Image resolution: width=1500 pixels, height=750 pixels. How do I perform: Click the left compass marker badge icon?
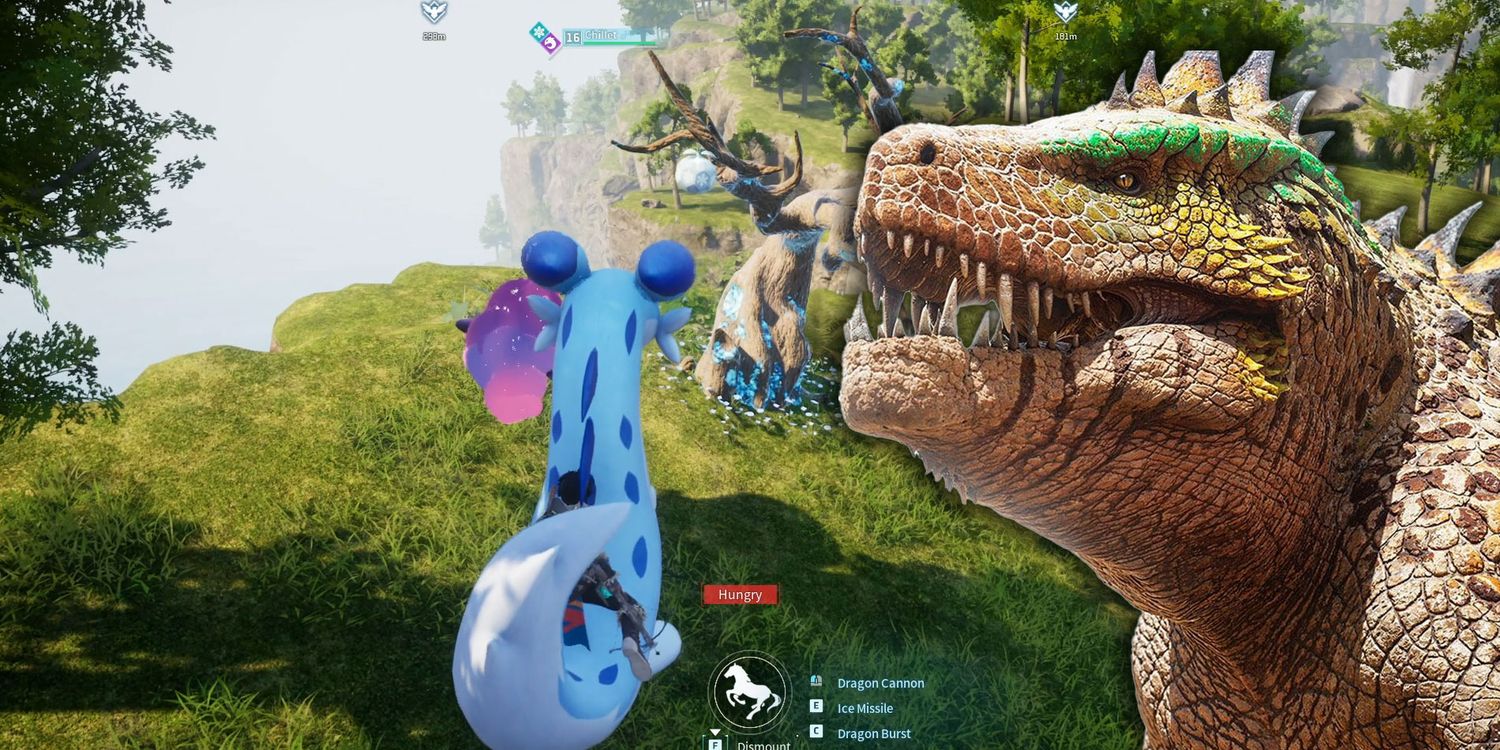[x=433, y=12]
